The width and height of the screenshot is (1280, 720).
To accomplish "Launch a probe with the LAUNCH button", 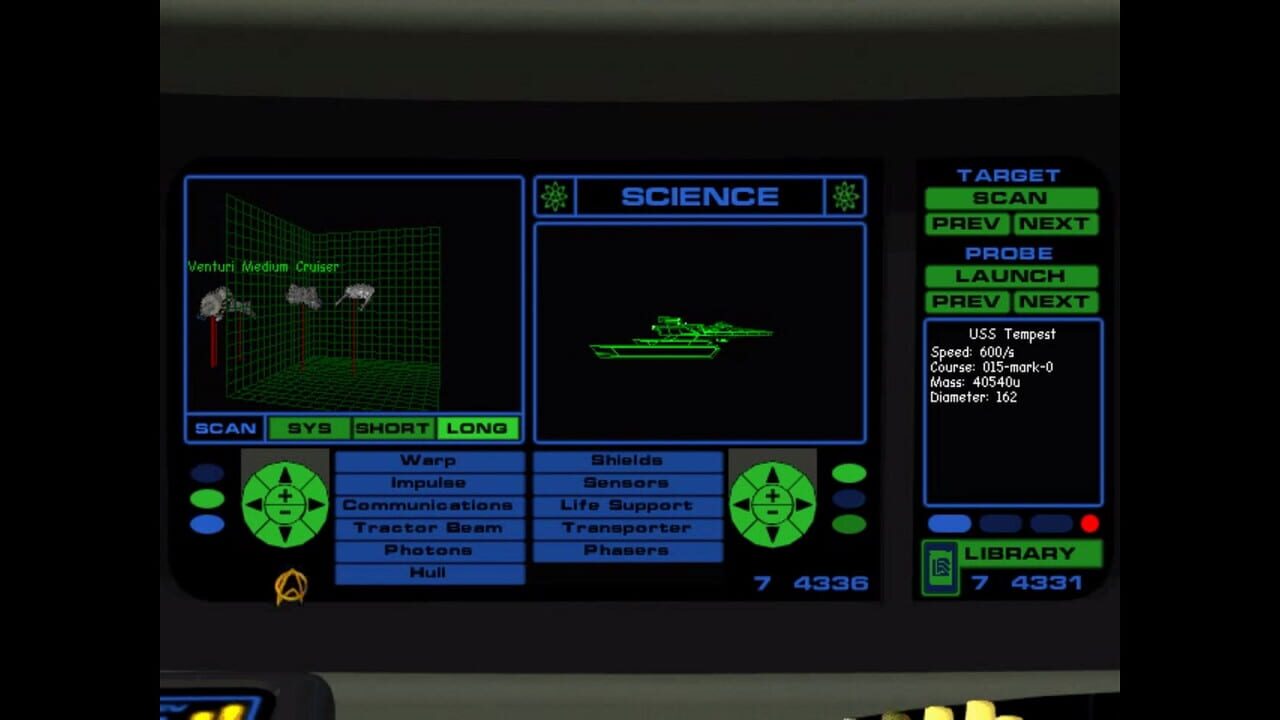I will click(1010, 276).
